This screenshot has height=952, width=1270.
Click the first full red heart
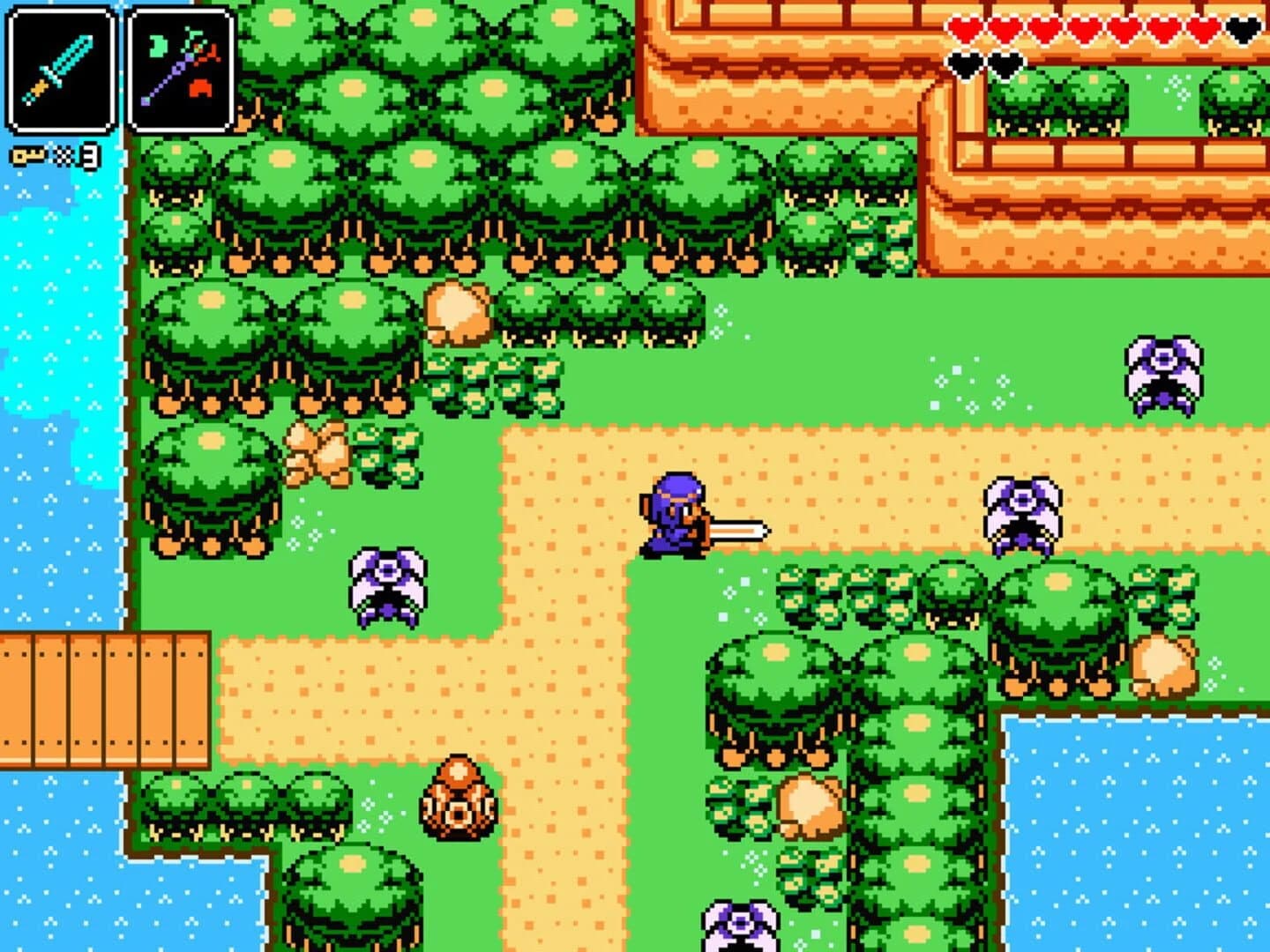965,26
